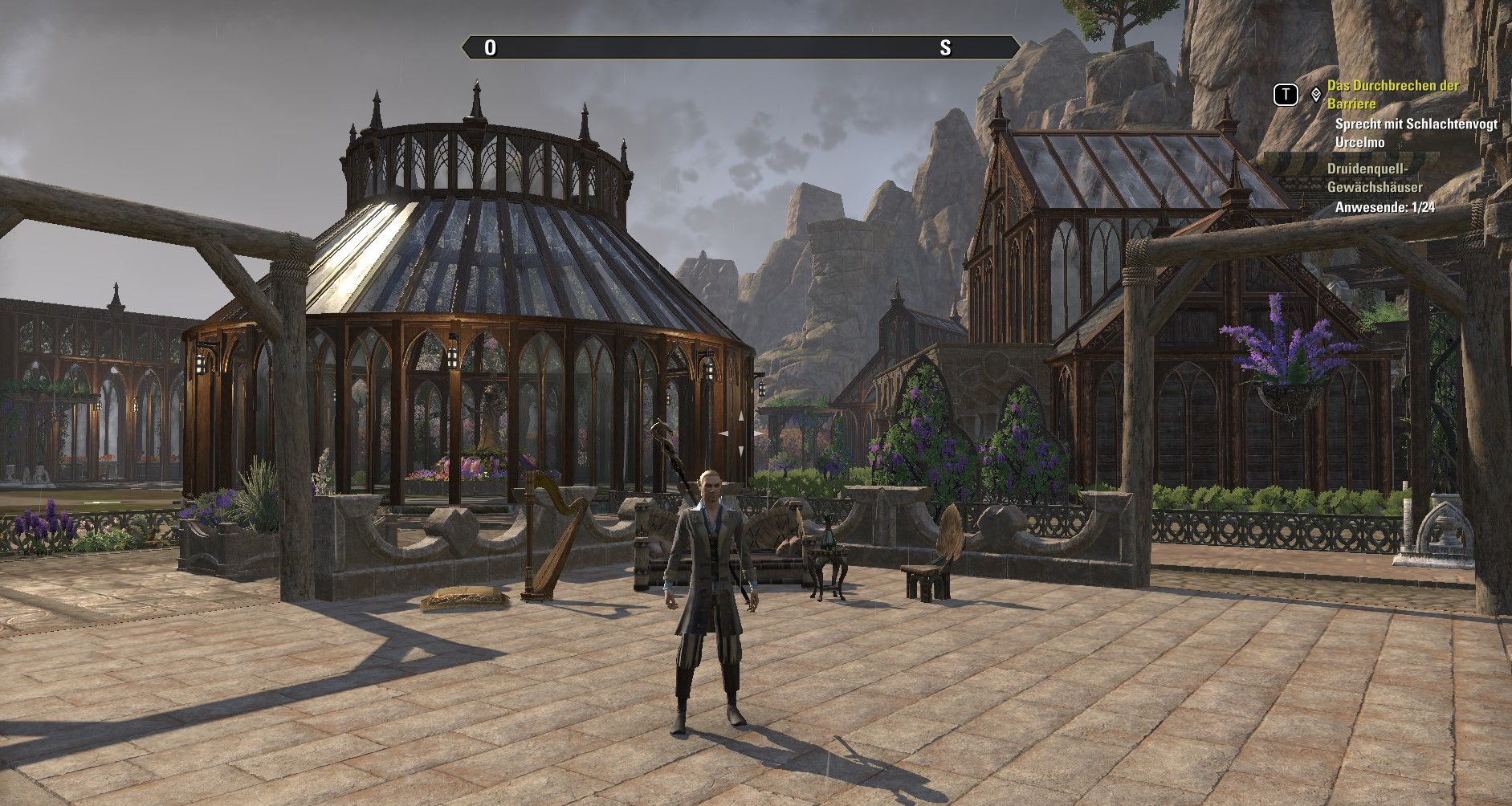Click the compass bar at the top

(740, 47)
